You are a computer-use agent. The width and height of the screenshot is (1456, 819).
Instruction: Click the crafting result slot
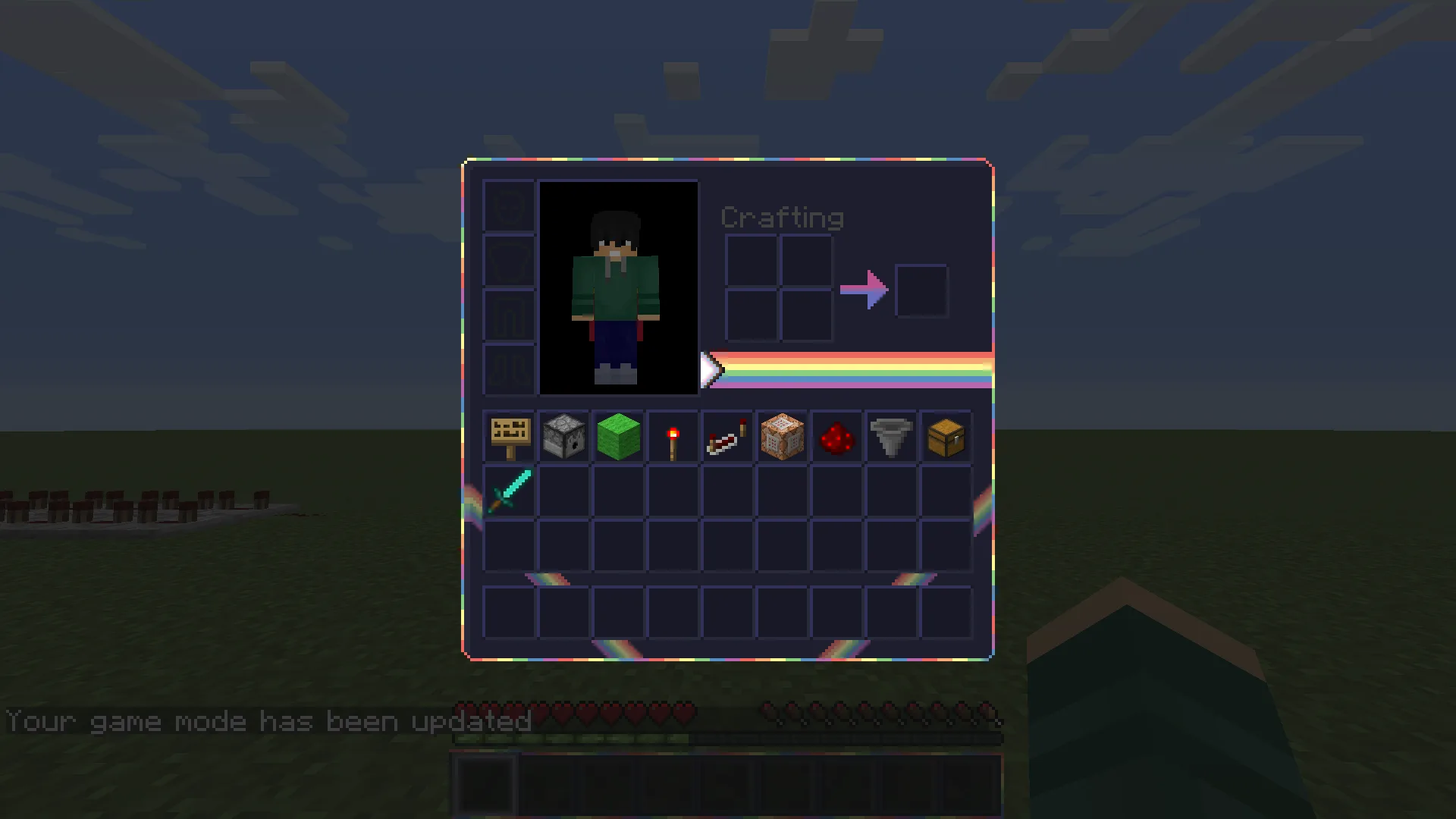921,290
